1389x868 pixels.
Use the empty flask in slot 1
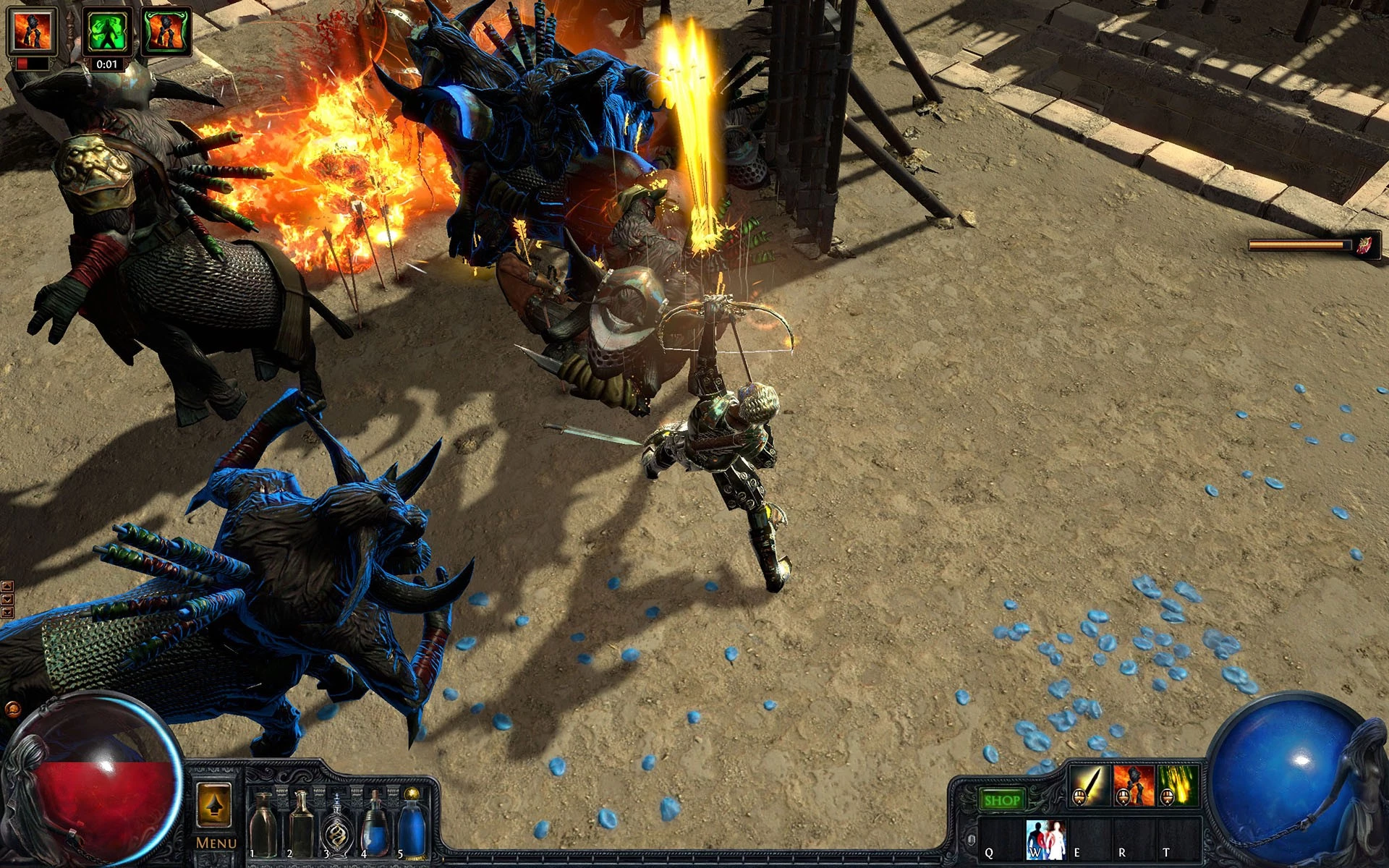click(x=263, y=823)
